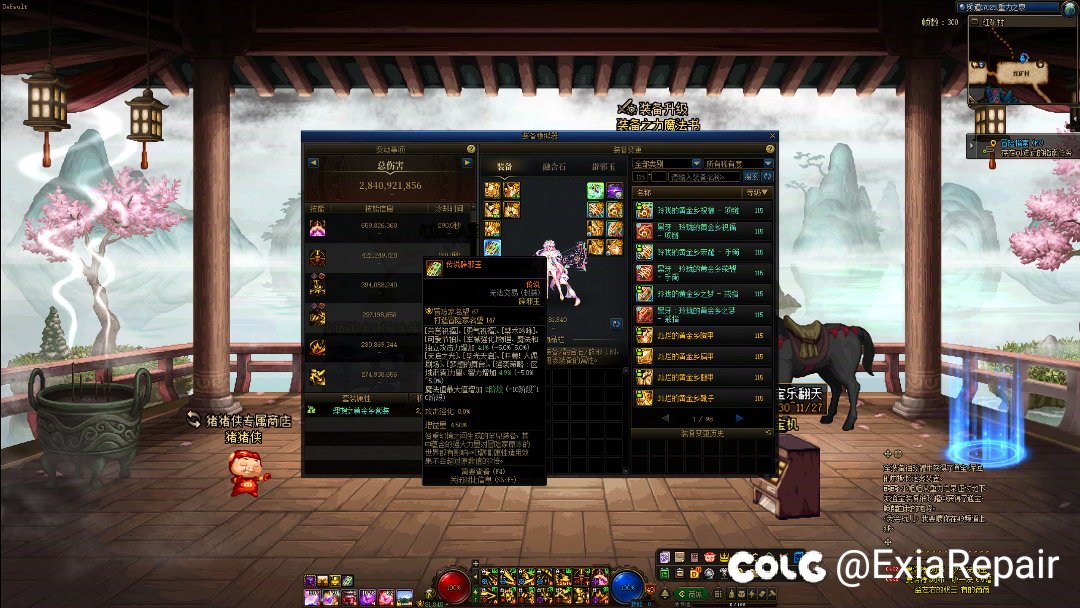Go to previous equipment list page
1080x608 pixels.
(x=668, y=418)
